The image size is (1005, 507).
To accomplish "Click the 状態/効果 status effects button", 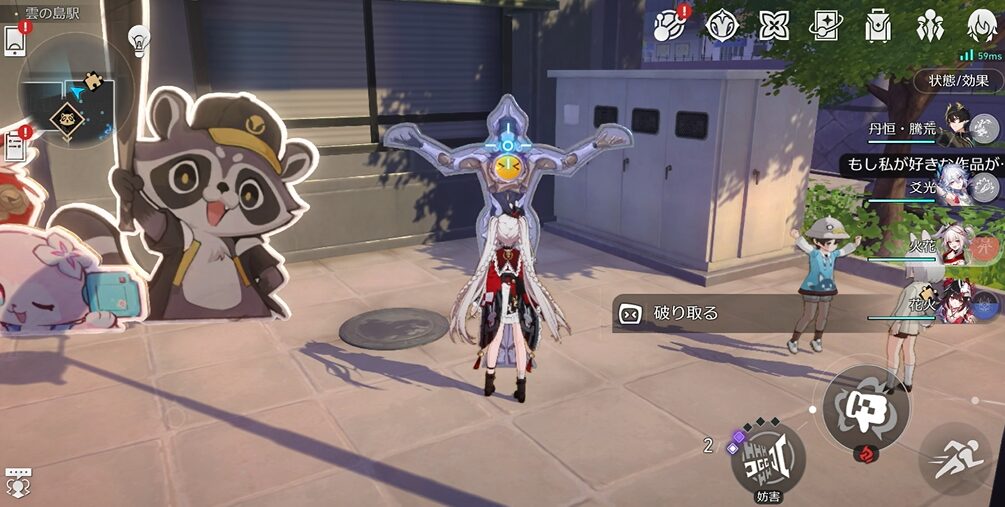I will pyautogui.click(x=958, y=81).
